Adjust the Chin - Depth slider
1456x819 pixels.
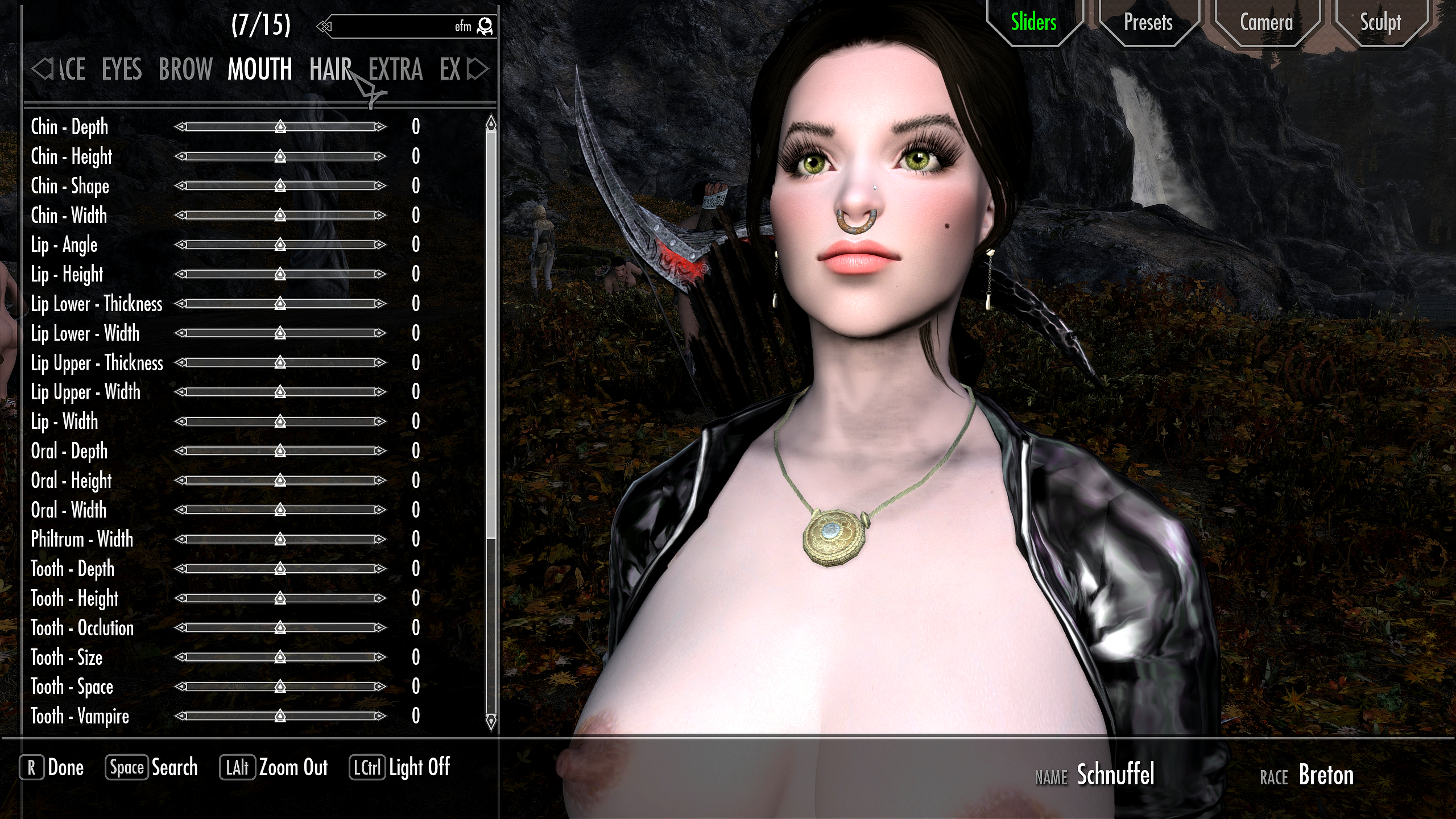[280, 127]
